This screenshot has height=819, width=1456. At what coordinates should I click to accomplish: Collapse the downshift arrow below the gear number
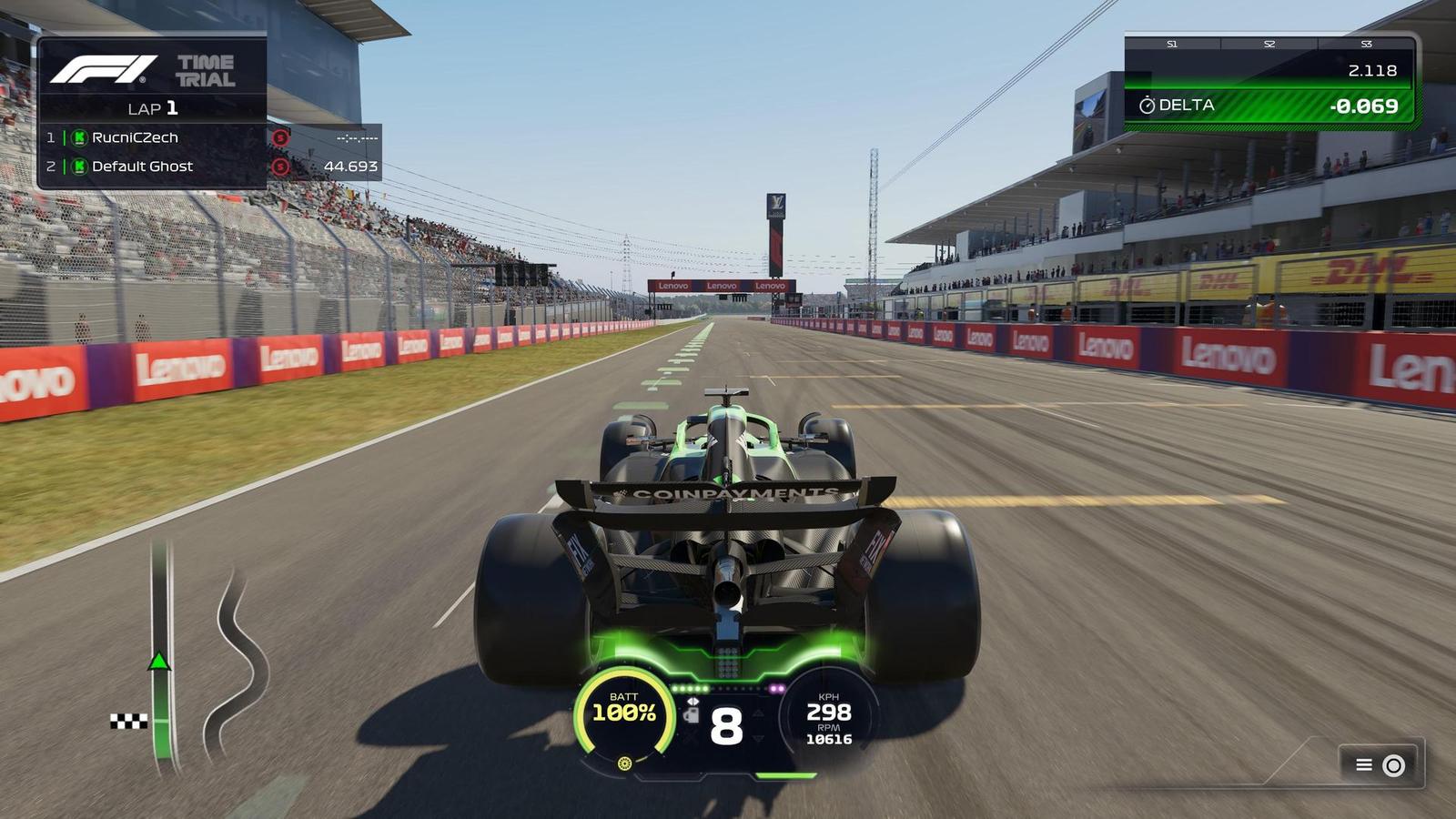[758, 739]
